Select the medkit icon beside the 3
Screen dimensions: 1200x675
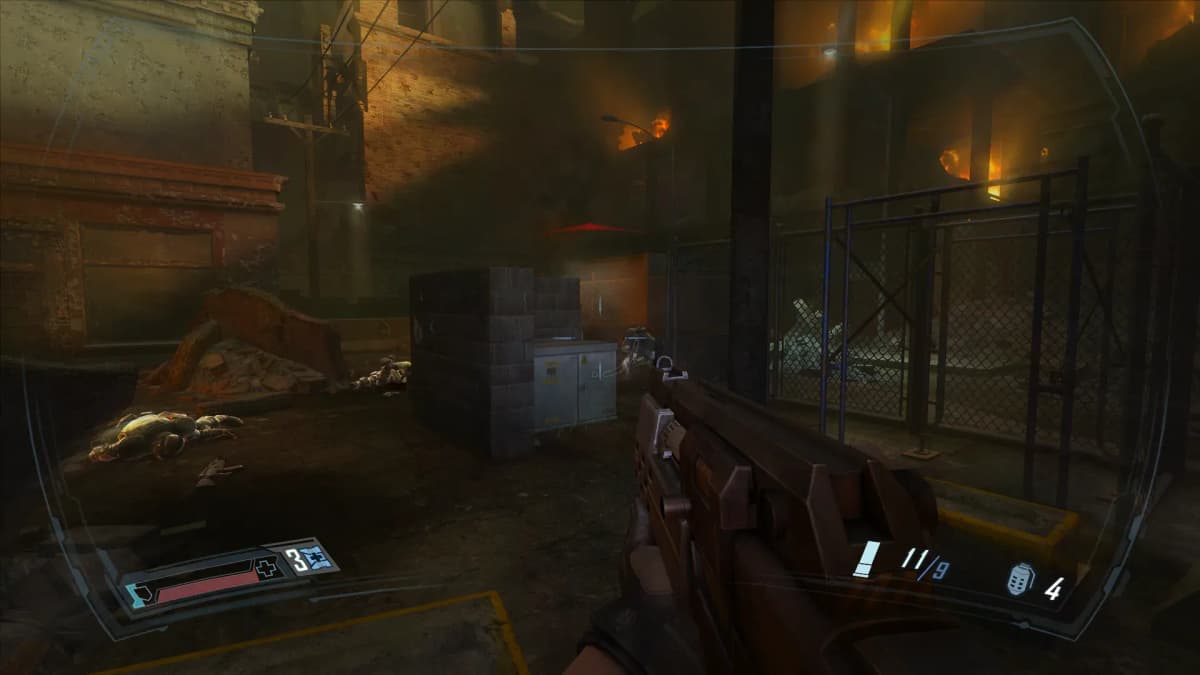click(x=320, y=556)
